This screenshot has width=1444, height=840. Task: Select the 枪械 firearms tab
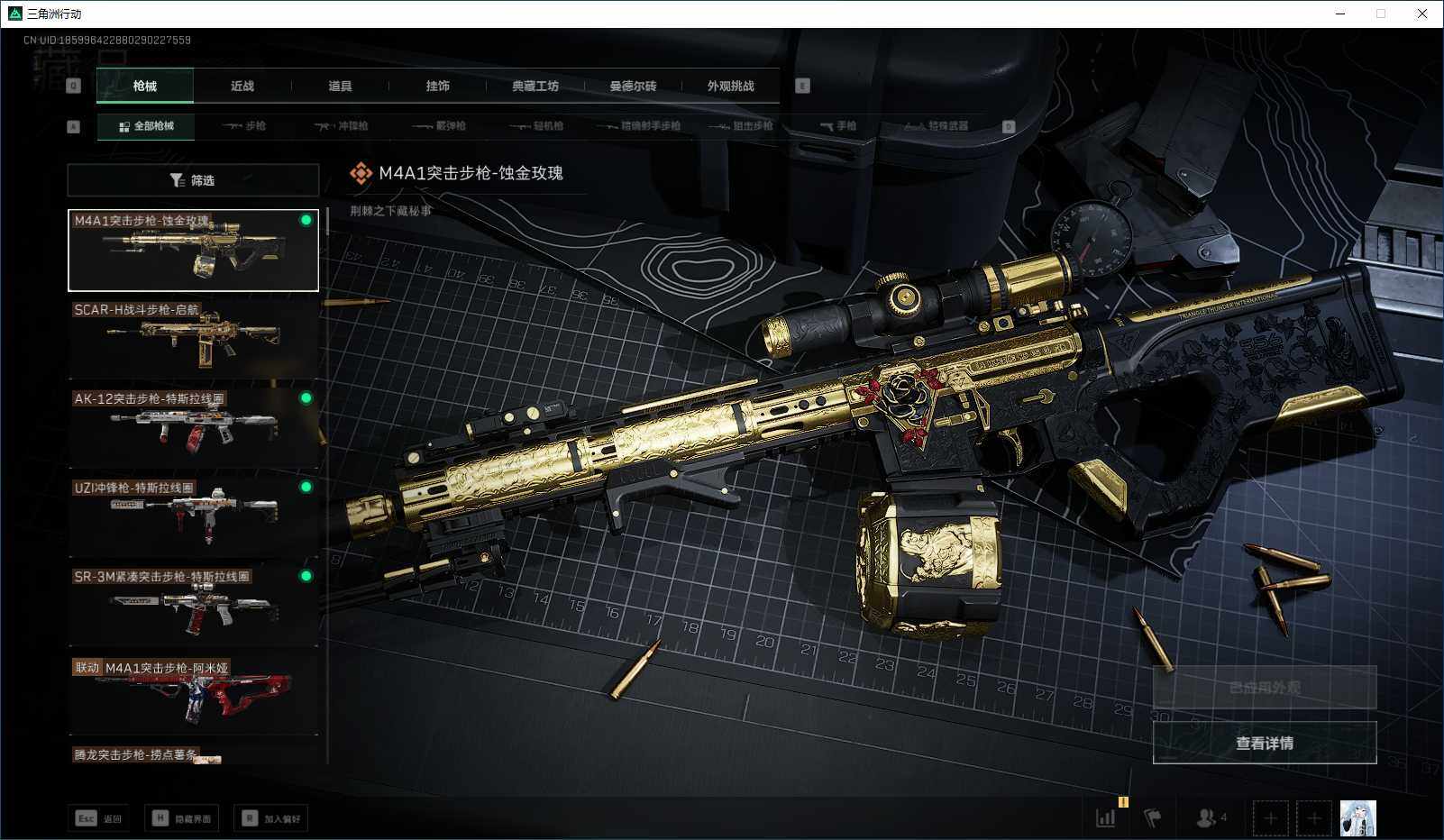(x=144, y=87)
